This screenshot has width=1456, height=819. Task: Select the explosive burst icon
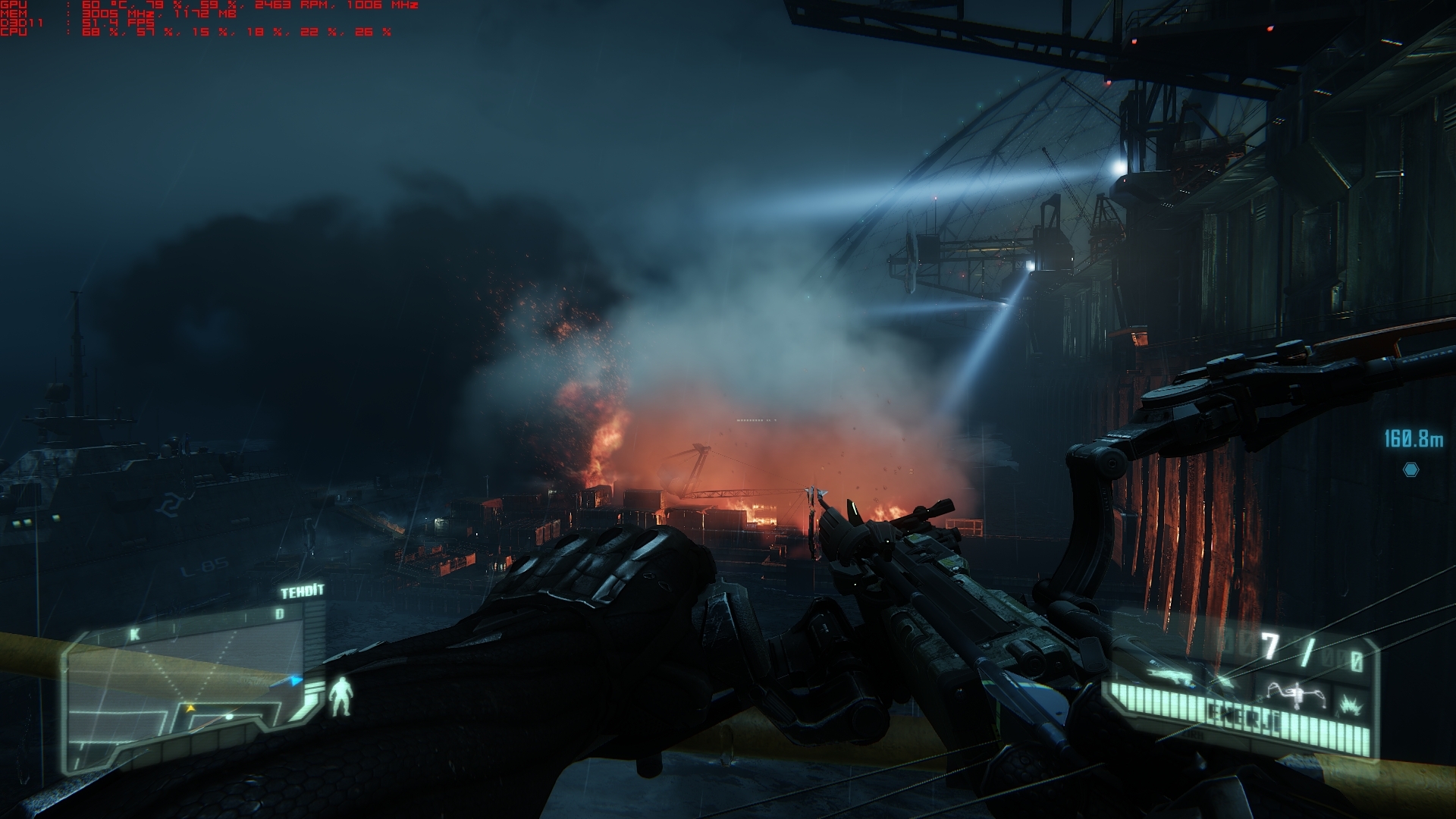[1351, 705]
